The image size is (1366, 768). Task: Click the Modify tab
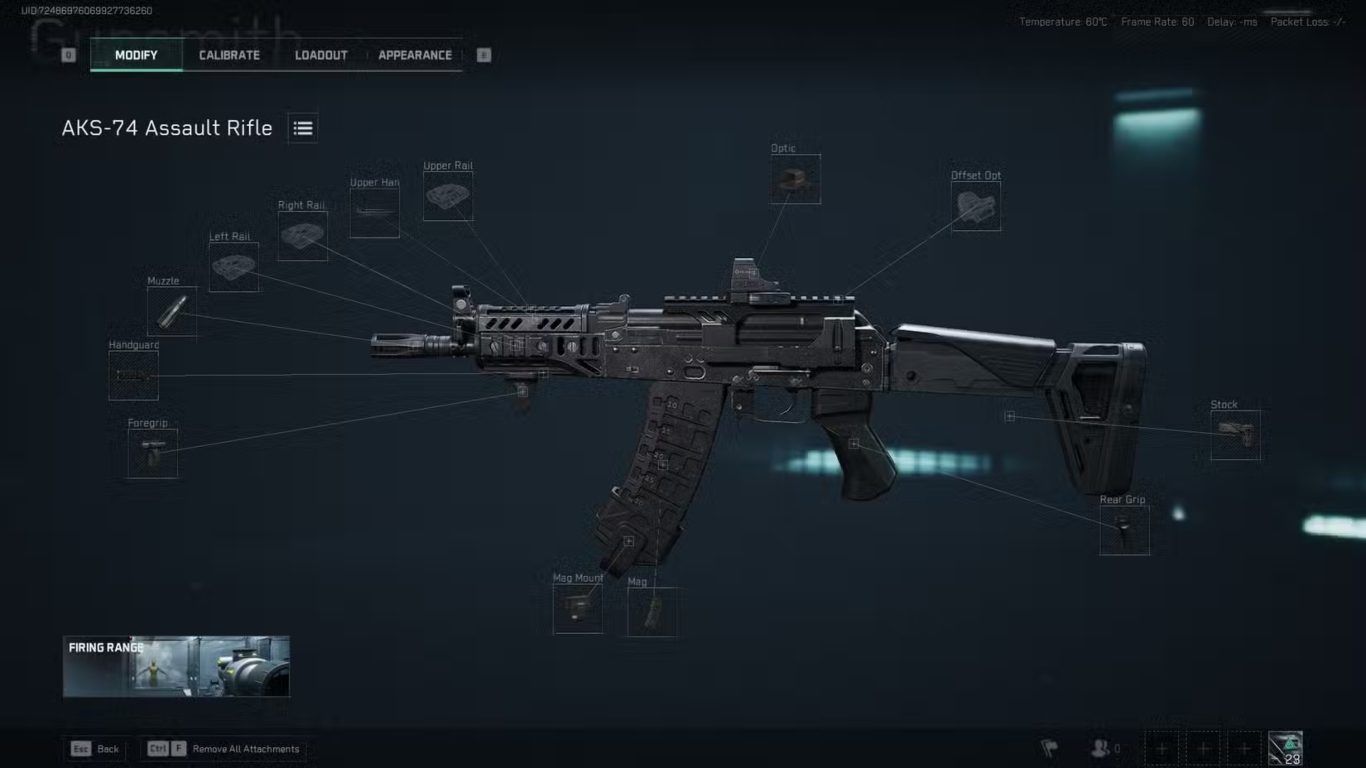point(136,55)
